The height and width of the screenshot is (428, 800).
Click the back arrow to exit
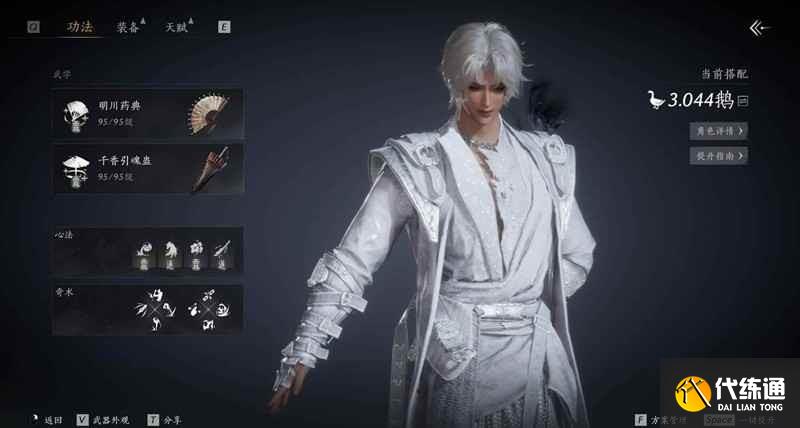point(760,28)
